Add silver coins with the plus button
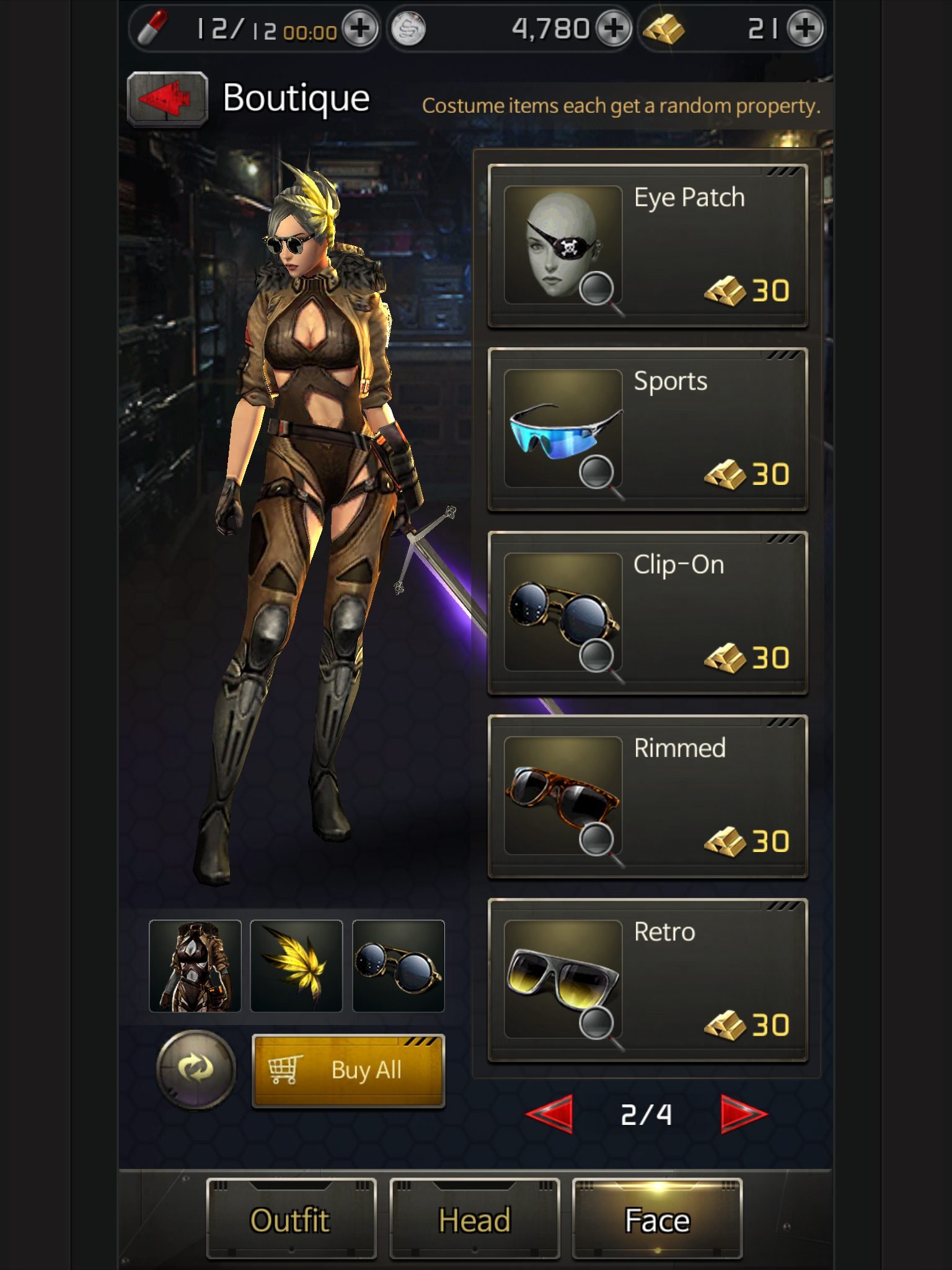Image resolution: width=952 pixels, height=1270 pixels. [613, 29]
